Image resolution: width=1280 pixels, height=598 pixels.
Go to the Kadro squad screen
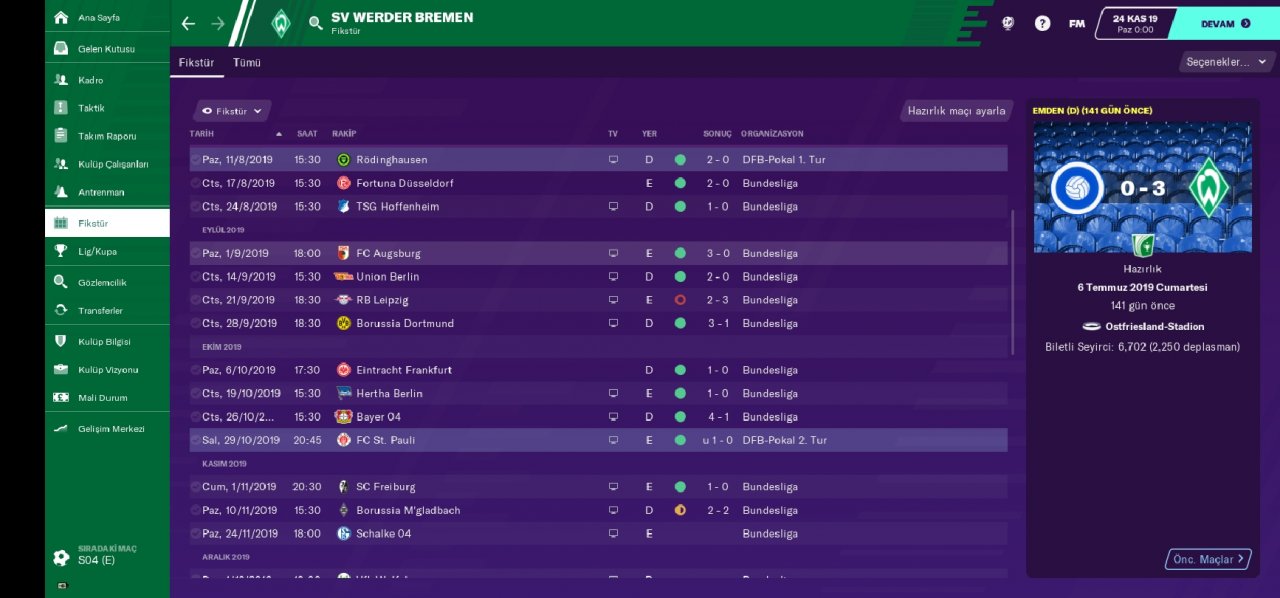click(x=90, y=80)
